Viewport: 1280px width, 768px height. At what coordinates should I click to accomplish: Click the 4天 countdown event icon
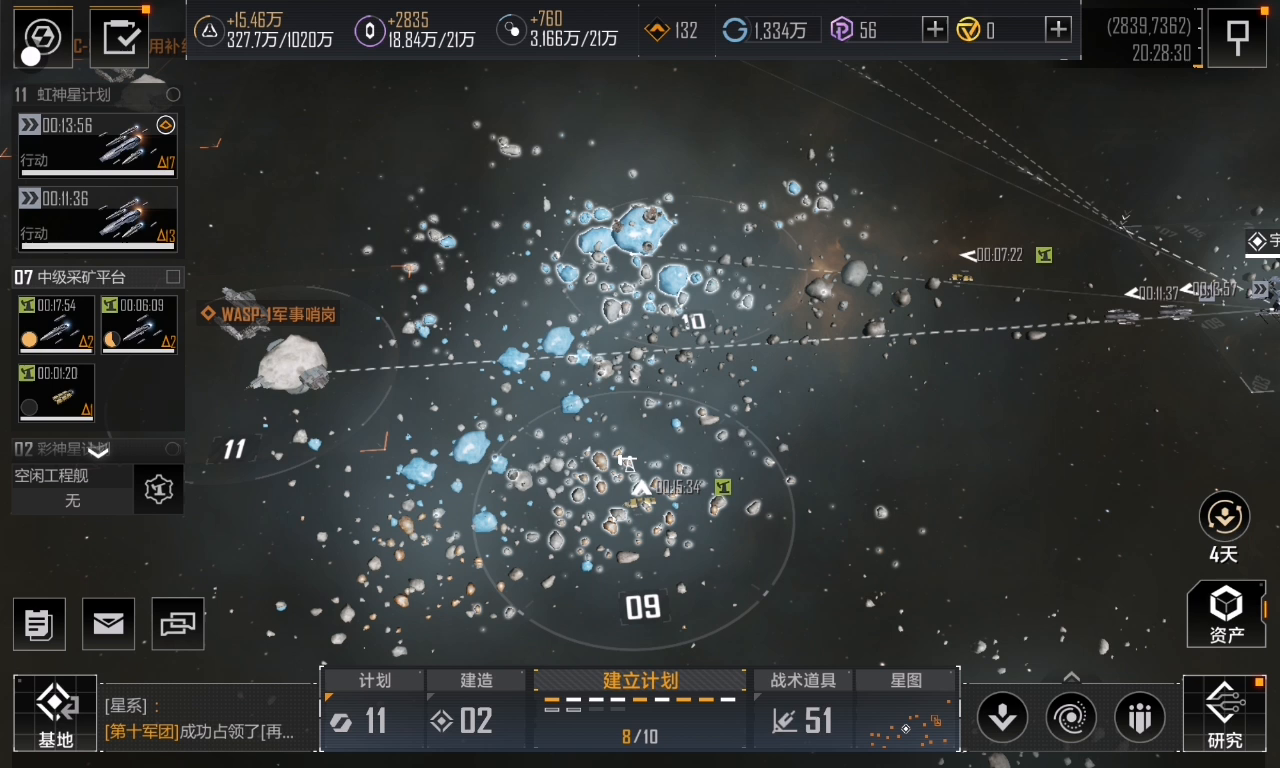pos(1224,517)
